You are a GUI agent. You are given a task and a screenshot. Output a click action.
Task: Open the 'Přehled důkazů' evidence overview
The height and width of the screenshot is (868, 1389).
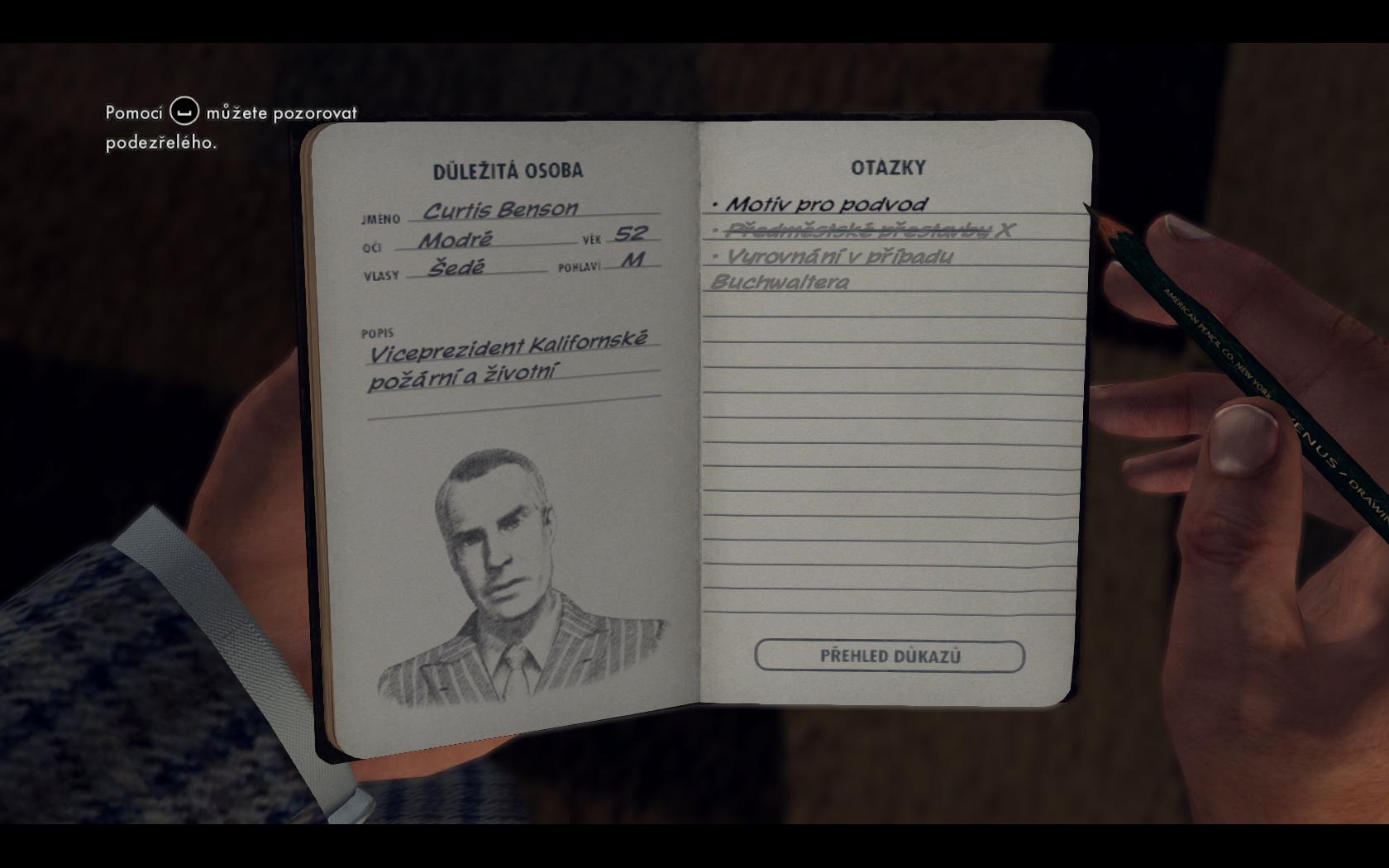(x=890, y=656)
